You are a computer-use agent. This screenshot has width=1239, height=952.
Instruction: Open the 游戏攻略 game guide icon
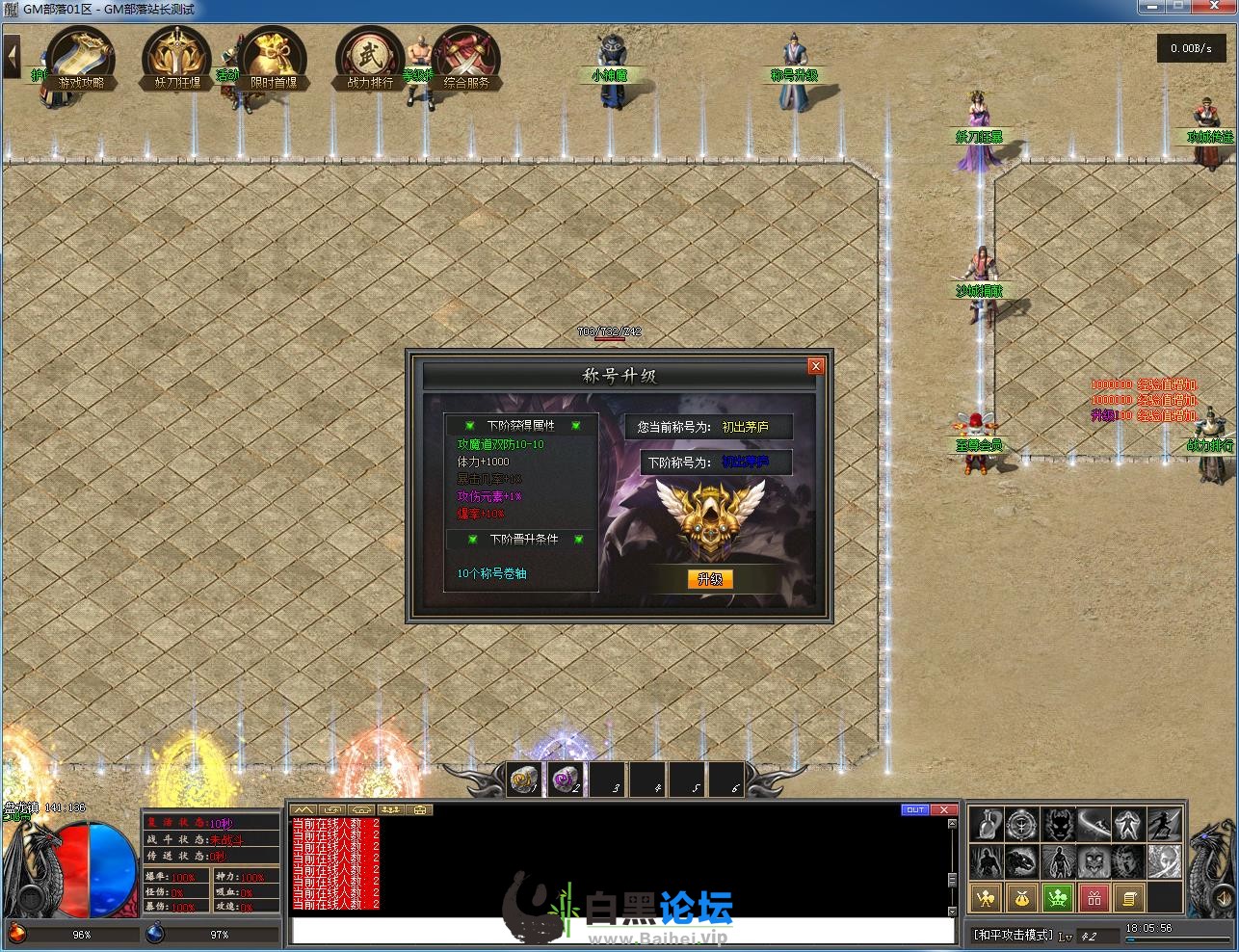click(81, 58)
